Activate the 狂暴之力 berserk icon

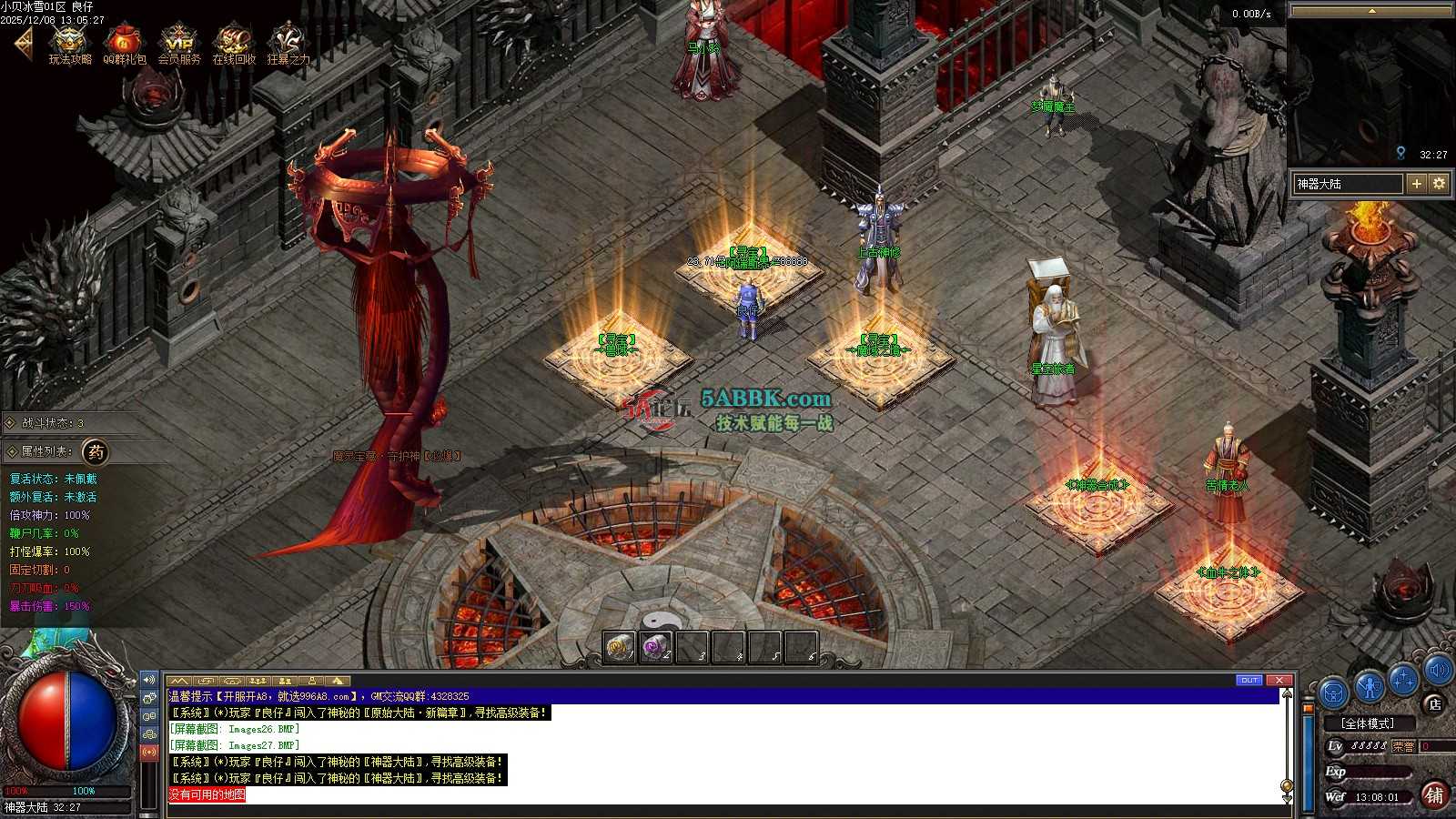[288, 44]
